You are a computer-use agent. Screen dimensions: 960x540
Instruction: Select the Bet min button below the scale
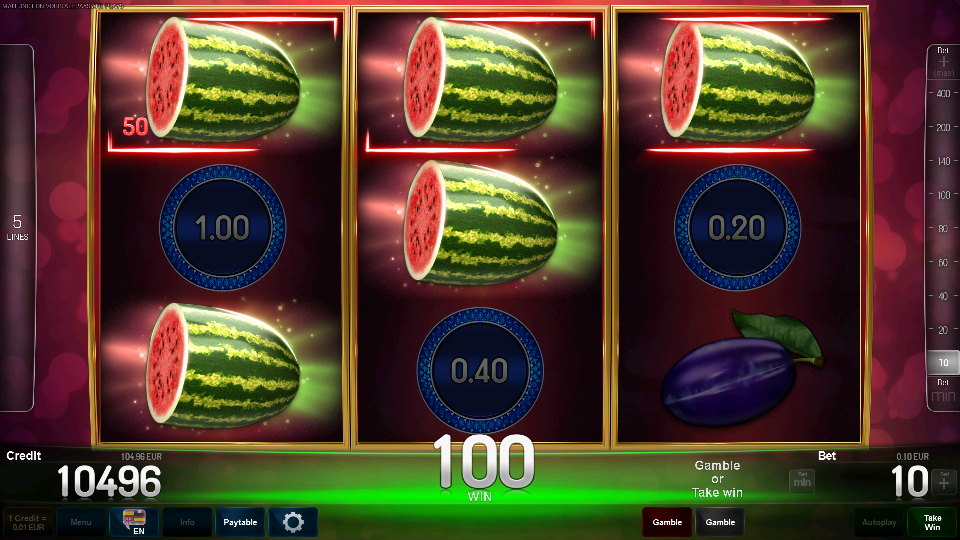[941, 391]
